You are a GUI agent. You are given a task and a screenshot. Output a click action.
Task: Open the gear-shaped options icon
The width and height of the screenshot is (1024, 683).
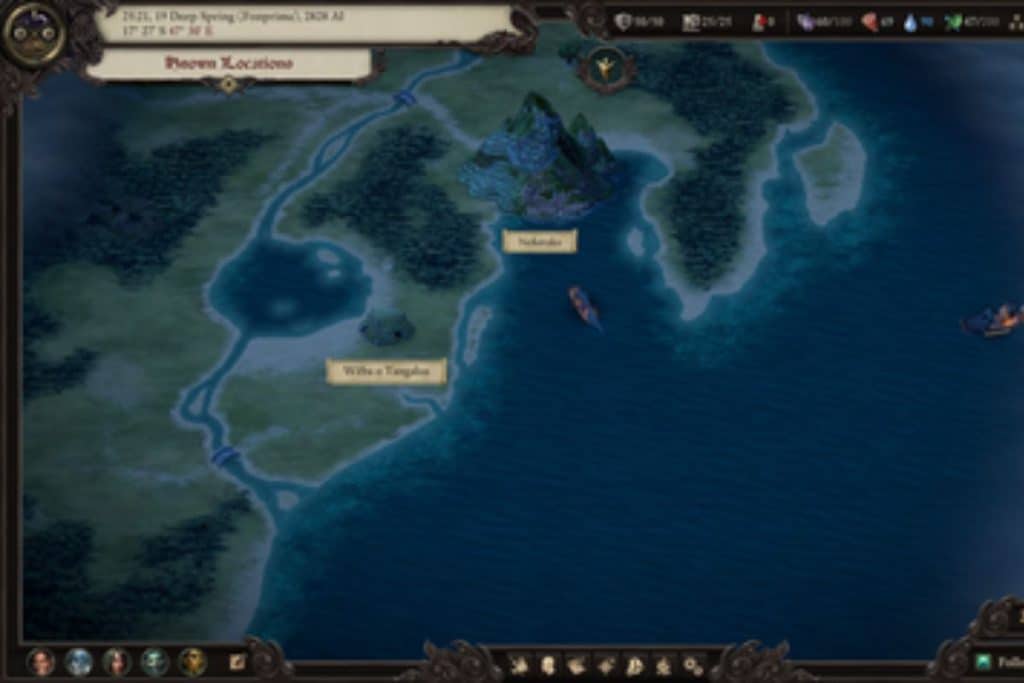[x=692, y=664]
